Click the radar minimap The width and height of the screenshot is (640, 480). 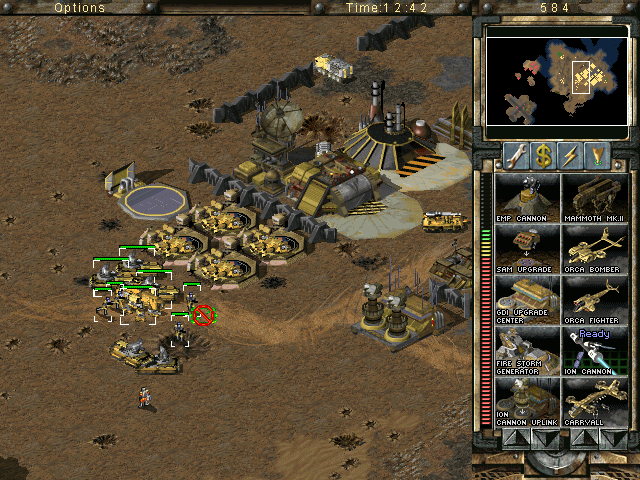pos(555,82)
